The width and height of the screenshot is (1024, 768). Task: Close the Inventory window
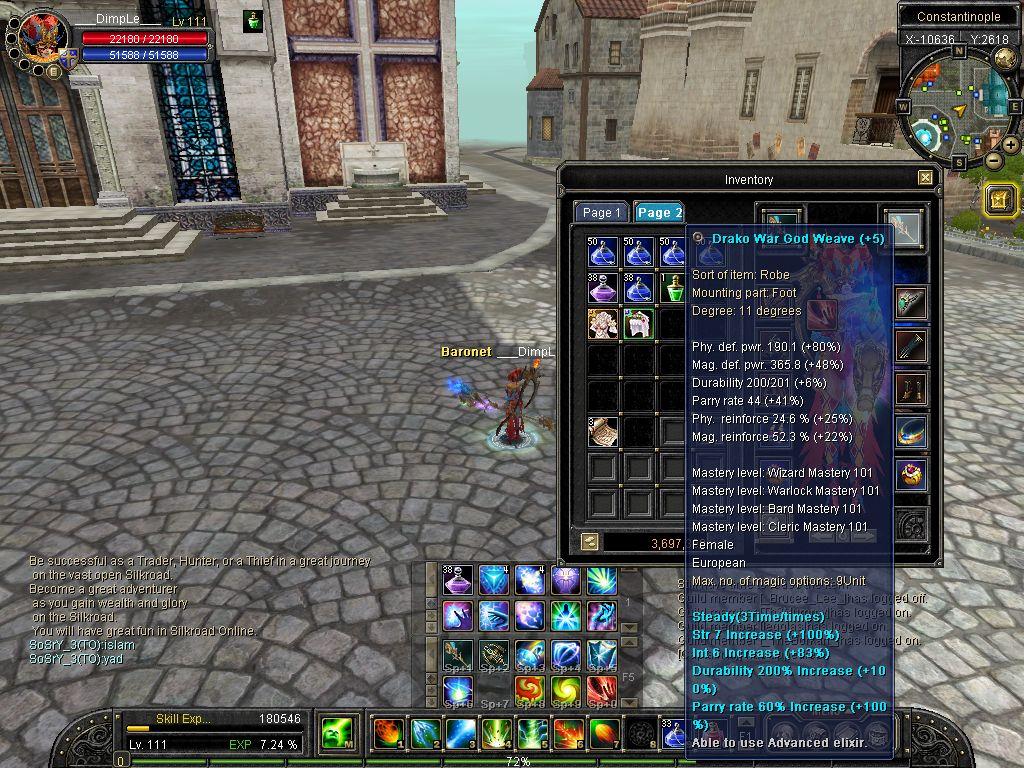(x=925, y=178)
